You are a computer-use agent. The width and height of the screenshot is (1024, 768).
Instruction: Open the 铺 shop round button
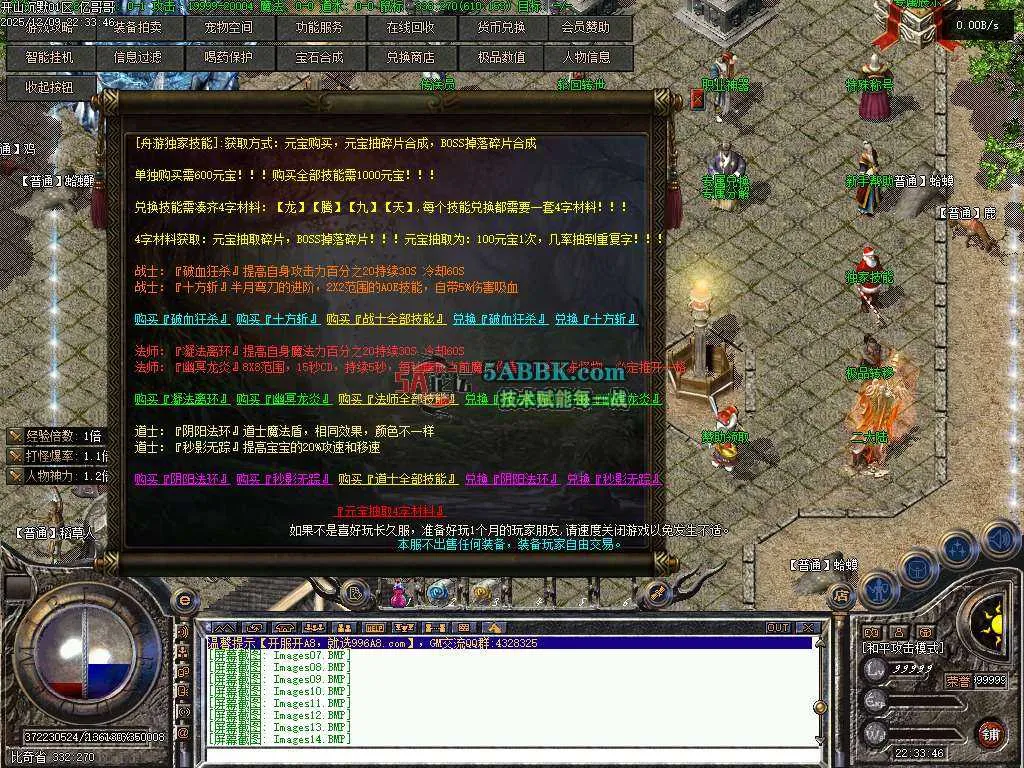point(990,732)
